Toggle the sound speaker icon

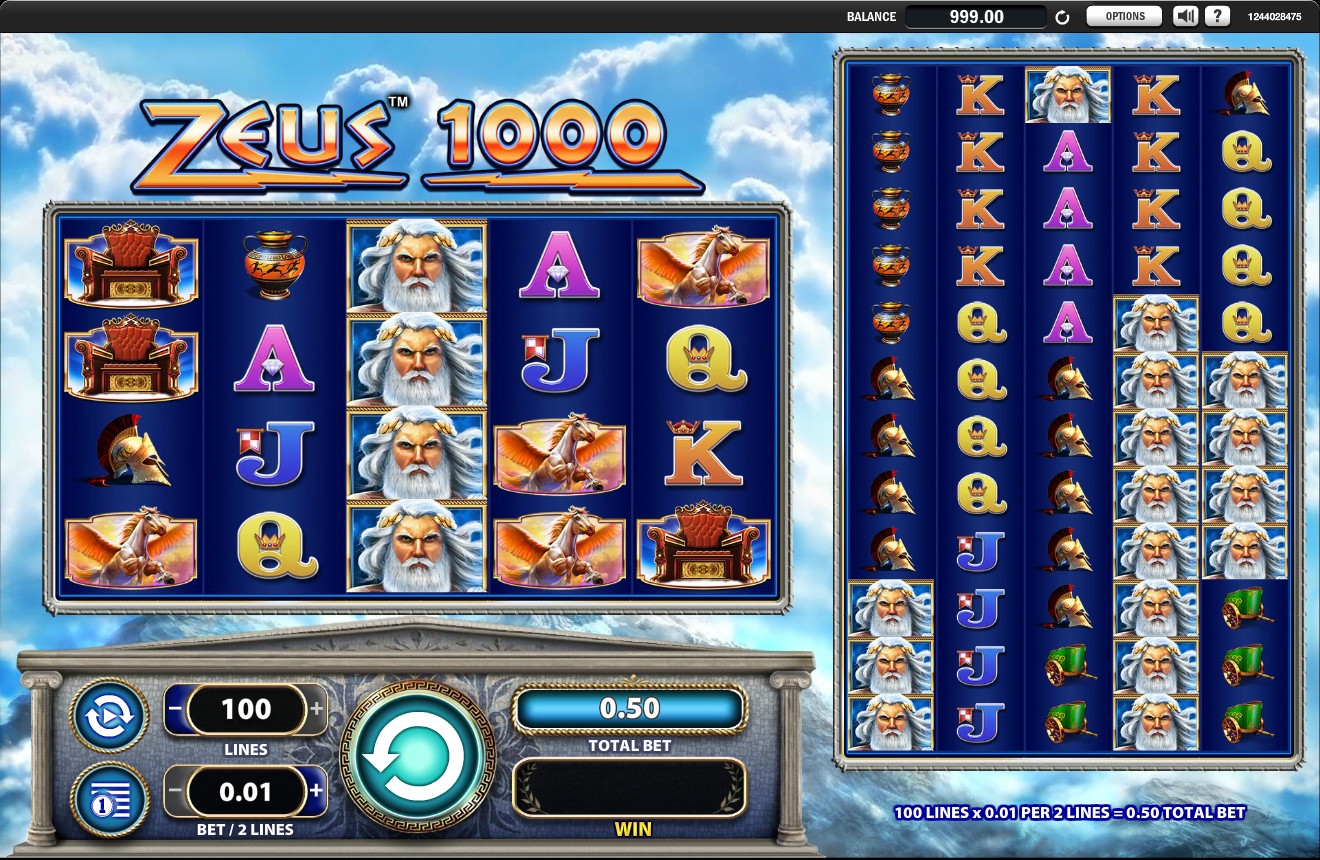coord(1185,16)
